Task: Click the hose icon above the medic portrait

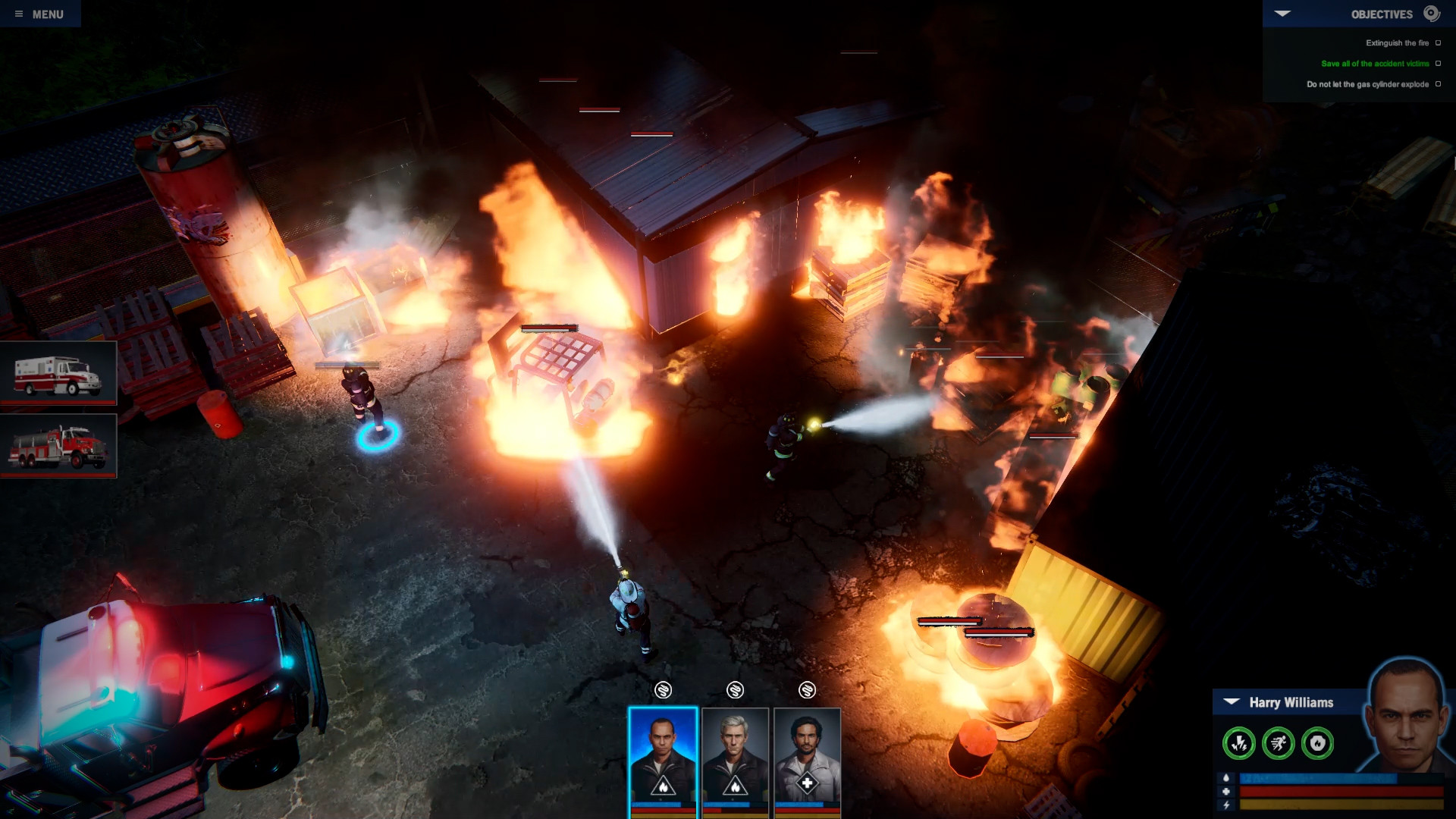Action: [806, 690]
